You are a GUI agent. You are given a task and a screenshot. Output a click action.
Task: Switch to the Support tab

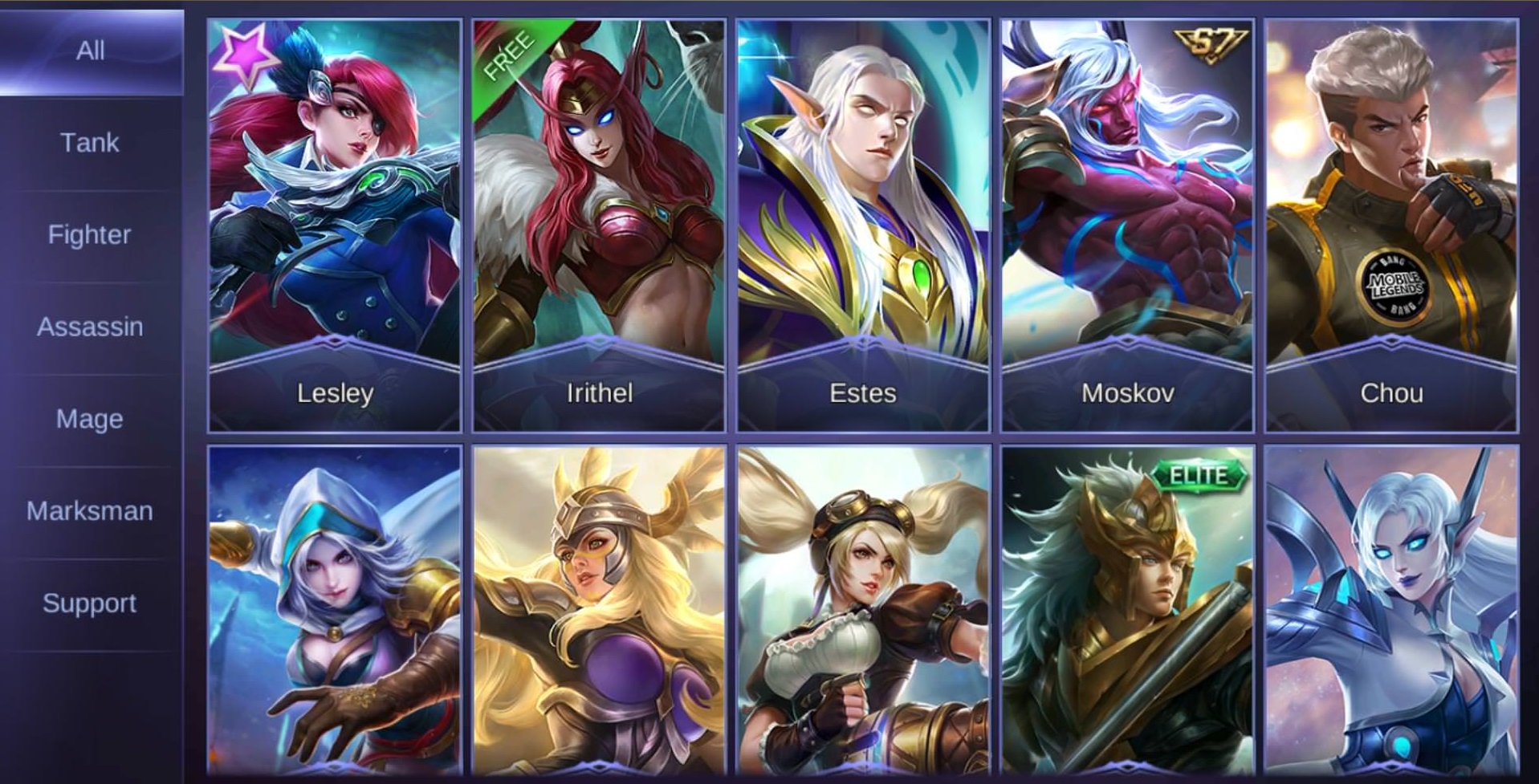point(90,603)
